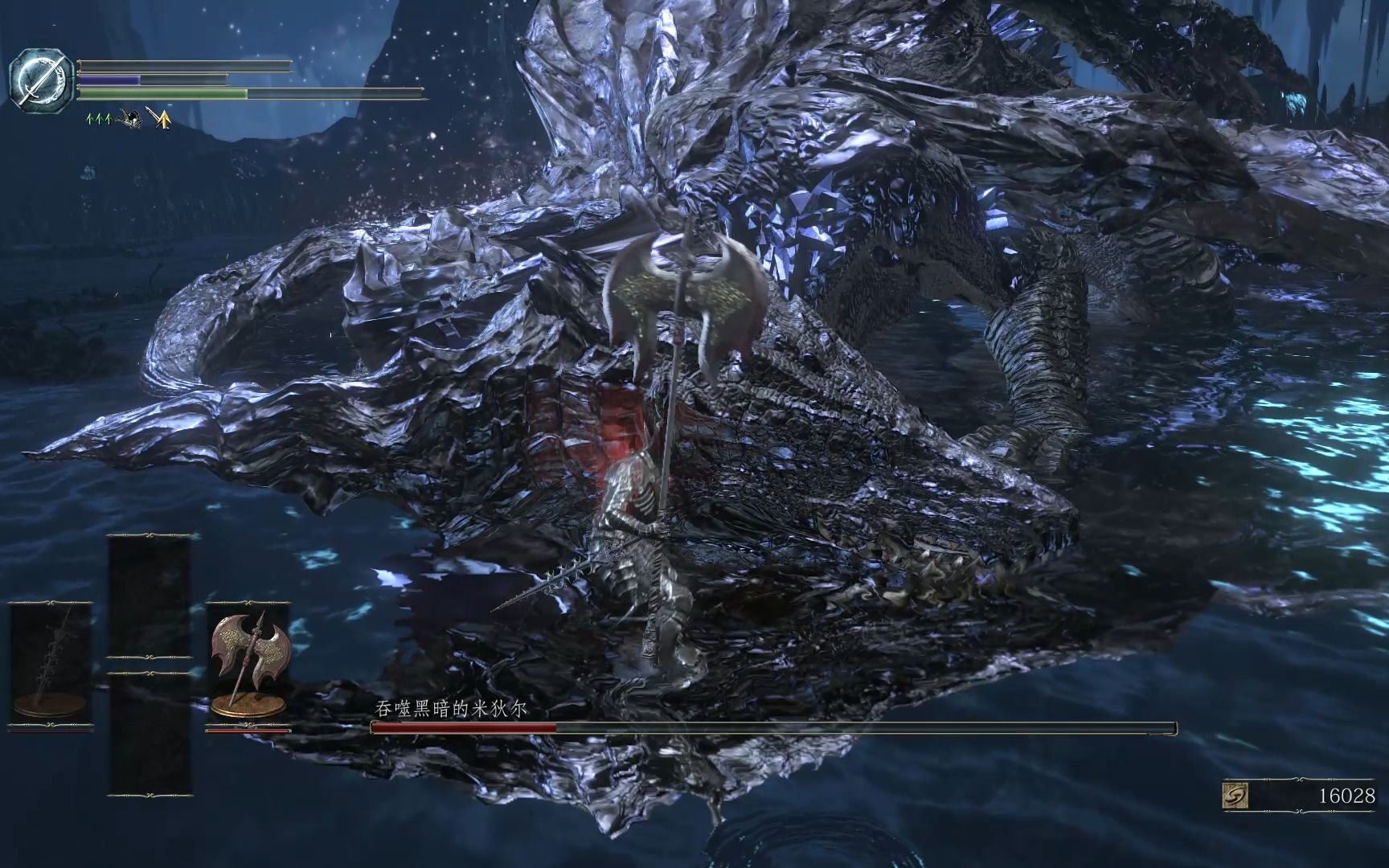Click the sword with gold arrow buff icon
Viewport: 1389px width, 868px height.
pyautogui.click(x=159, y=121)
